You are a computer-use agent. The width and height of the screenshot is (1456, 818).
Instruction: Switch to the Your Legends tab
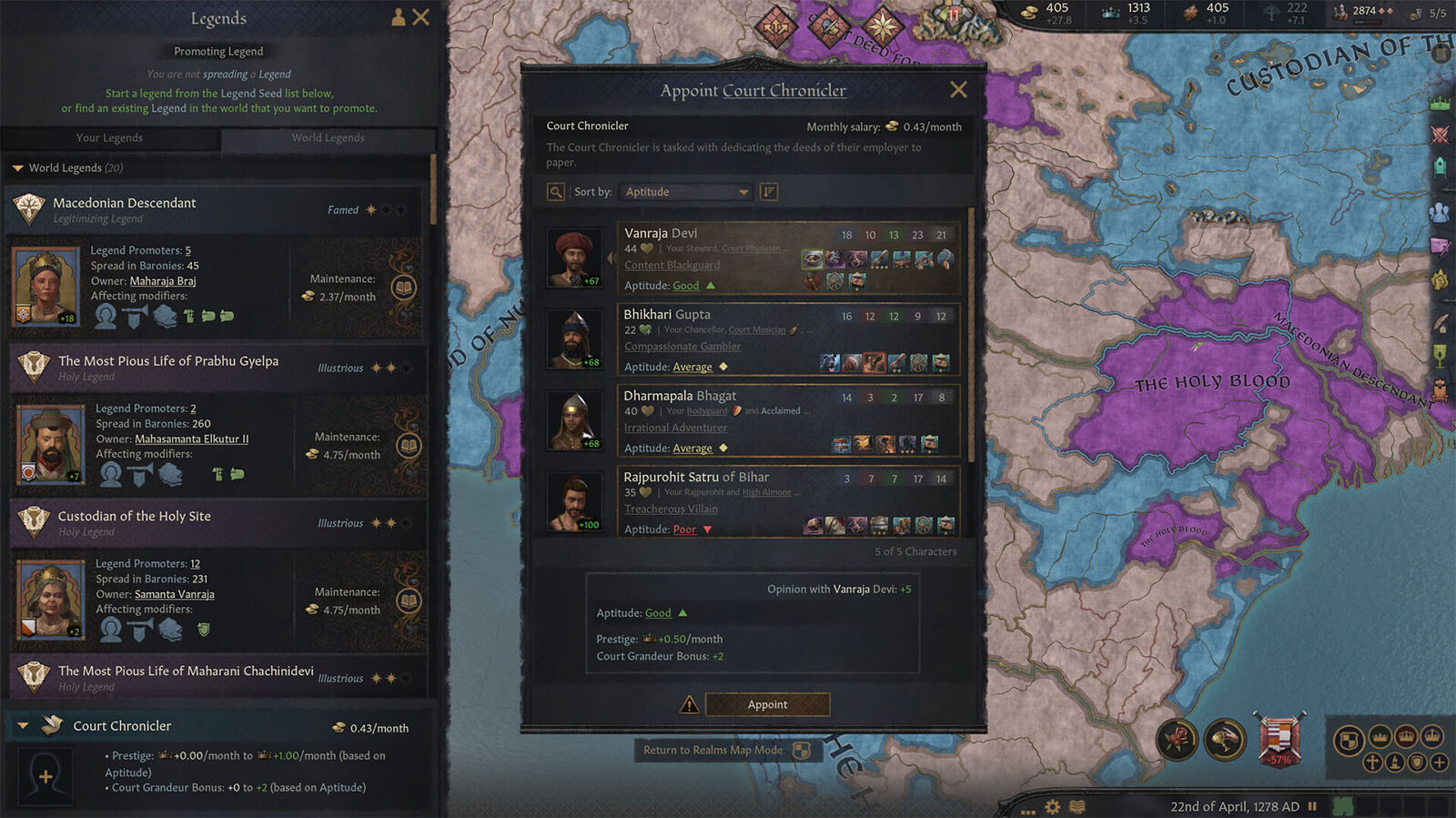[110, 137]
